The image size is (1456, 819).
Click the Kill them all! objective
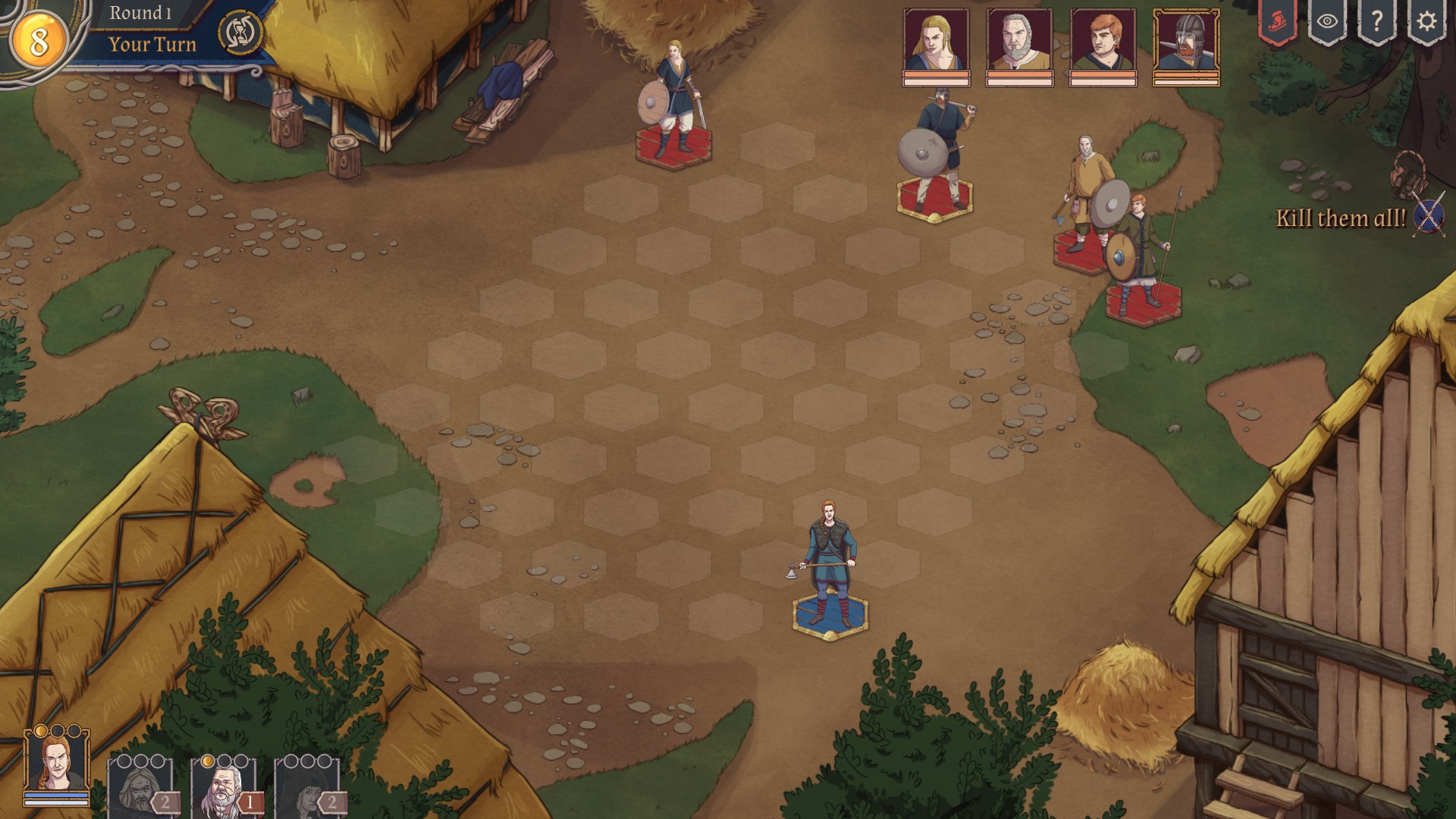tap(1341, 218)
